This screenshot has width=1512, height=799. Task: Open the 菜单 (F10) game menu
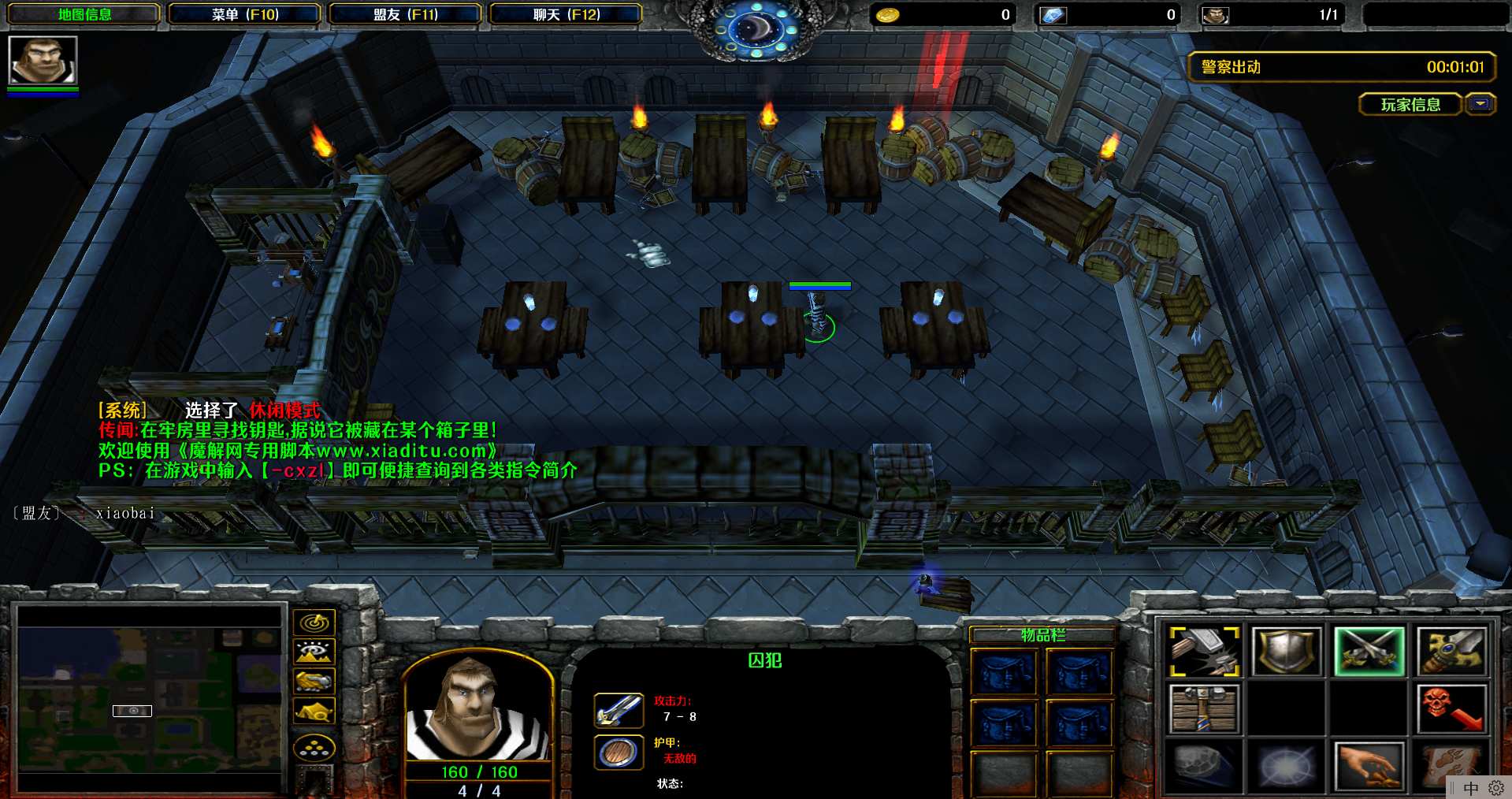(x=245, y=14)
